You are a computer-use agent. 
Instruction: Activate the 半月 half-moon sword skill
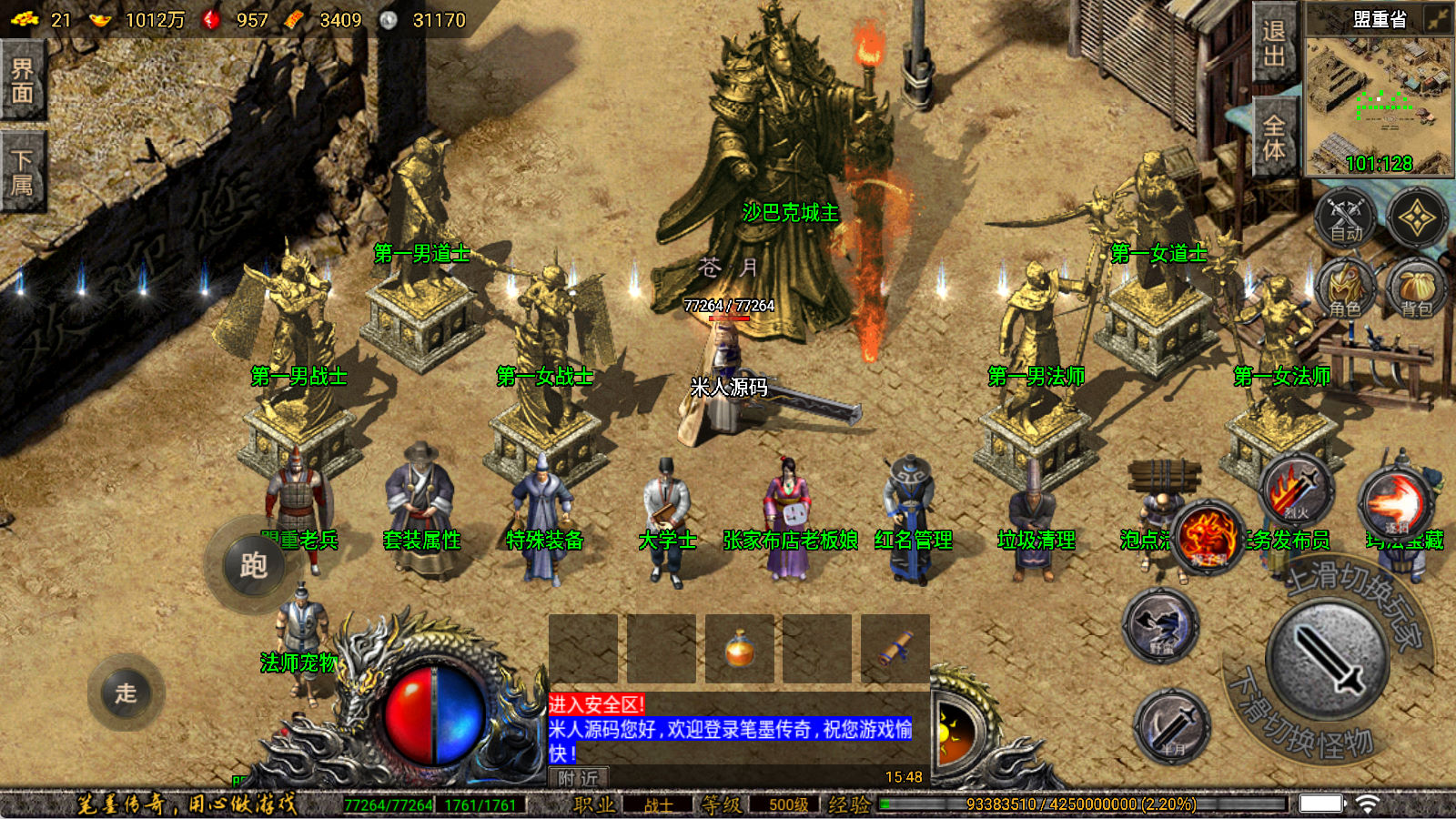1172,726
